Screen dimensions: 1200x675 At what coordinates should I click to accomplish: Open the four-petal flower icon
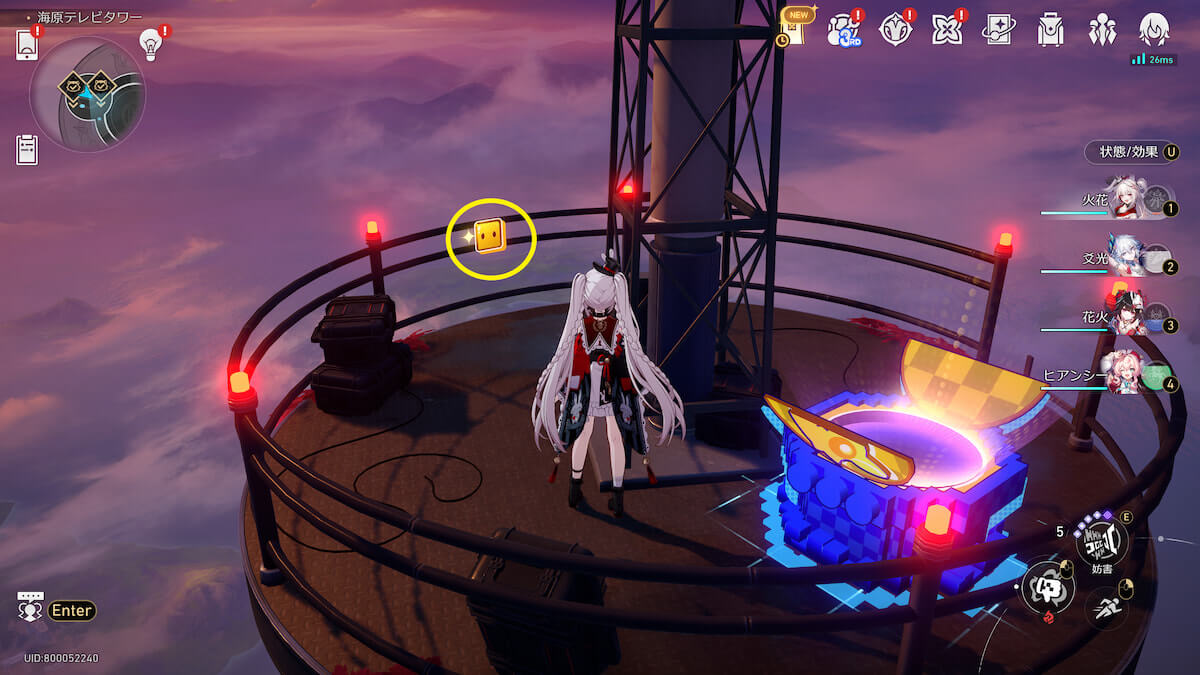[947, 30]
